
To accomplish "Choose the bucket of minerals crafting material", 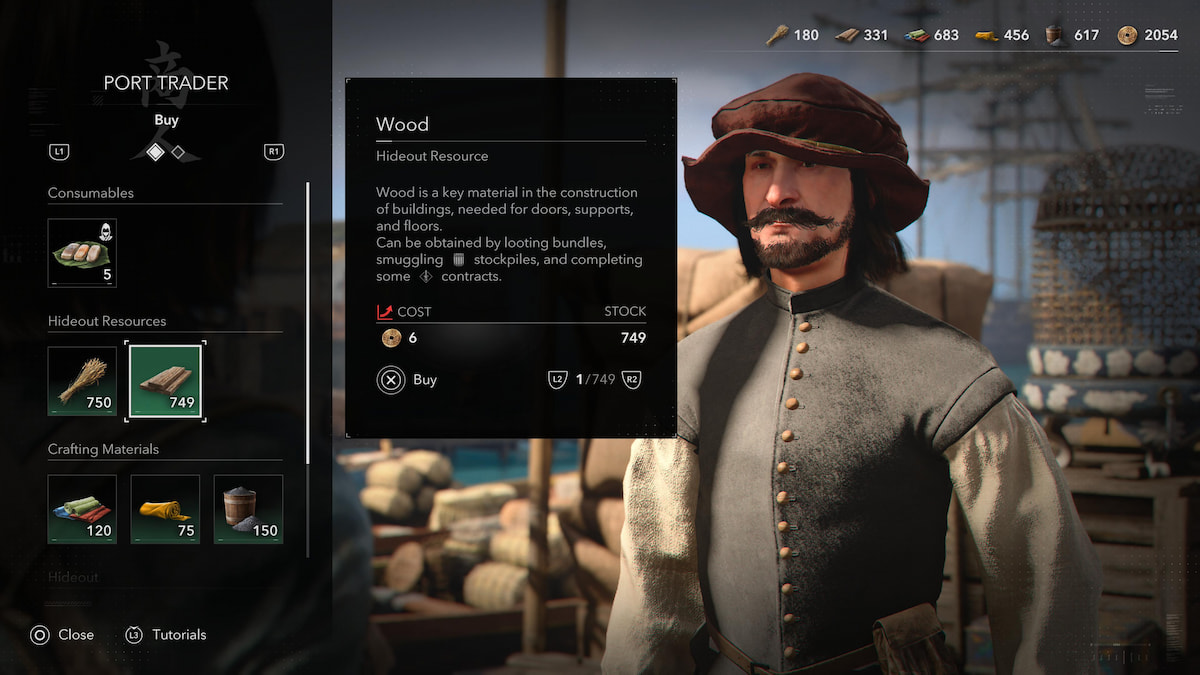I will (x=248, y=509).
